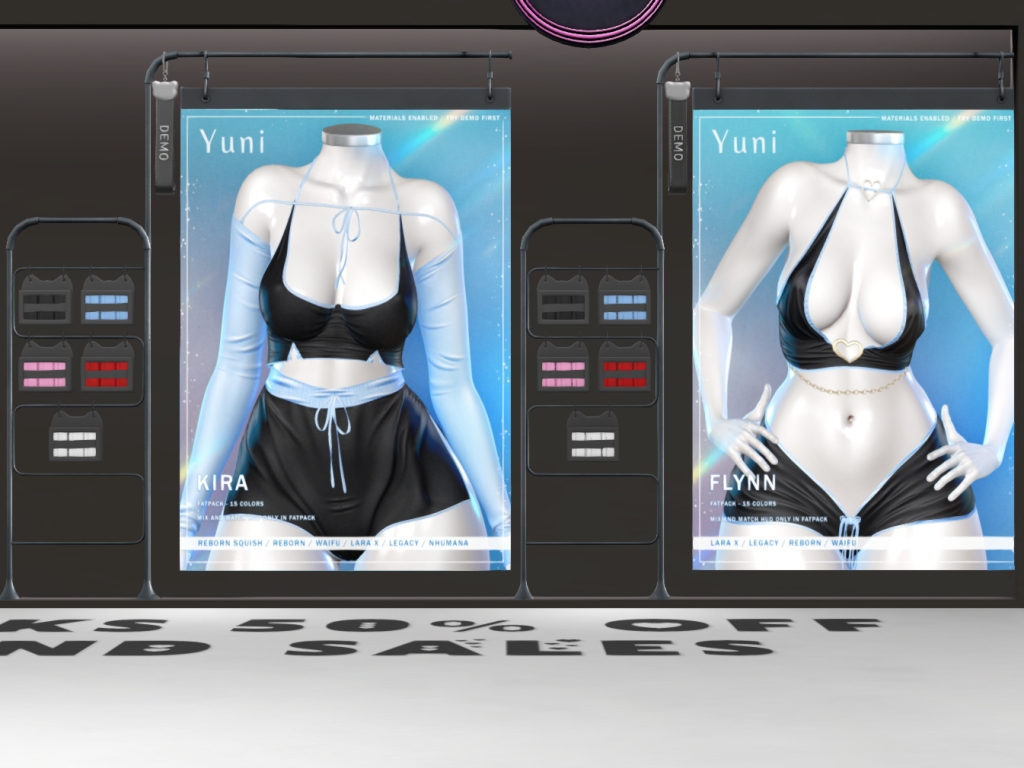Select the white color pack next to Kira
The width and height of the screenshot is (1024, 768).
(75, 437)
